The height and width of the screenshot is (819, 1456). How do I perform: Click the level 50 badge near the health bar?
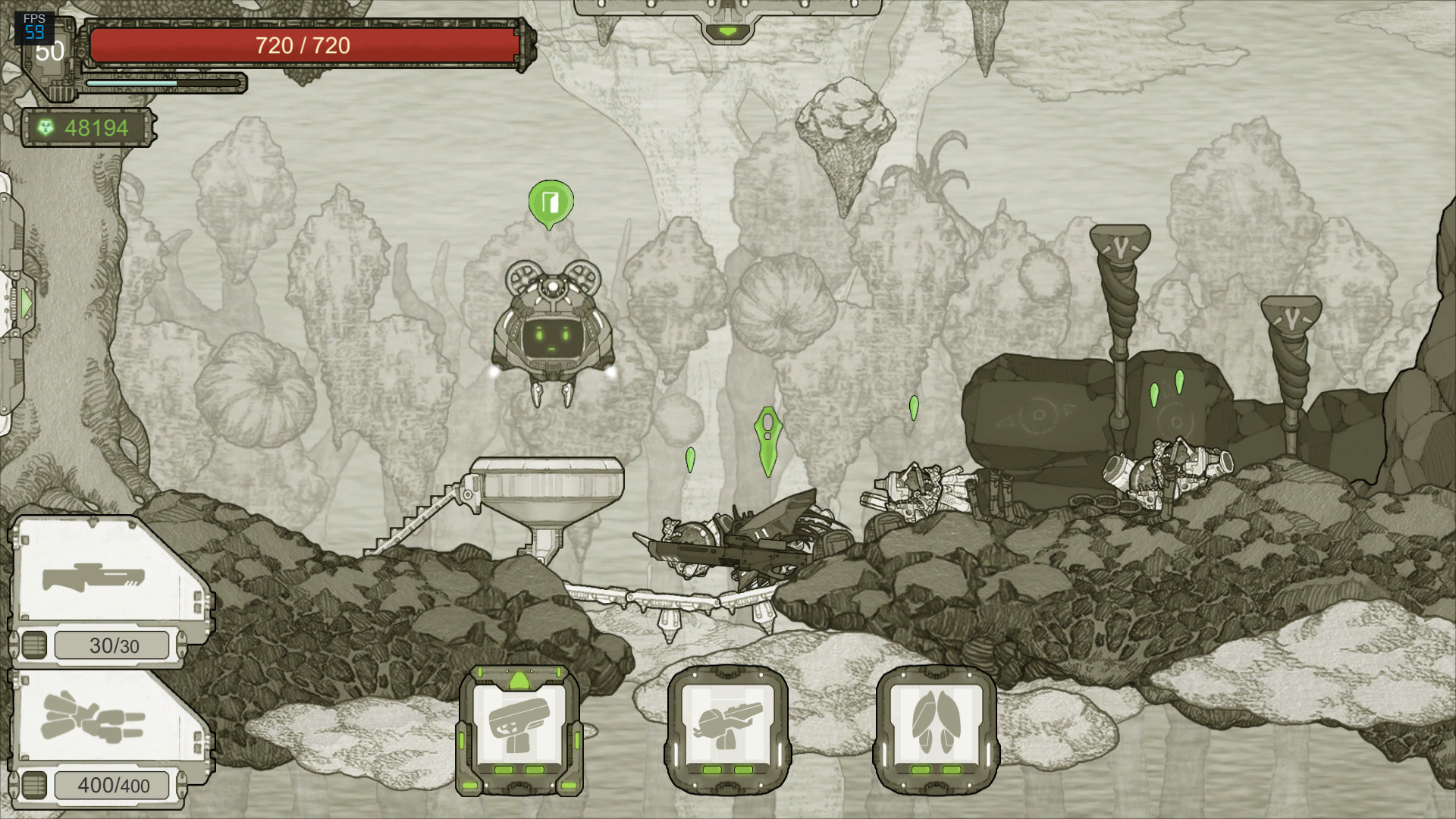click(x=49, y=53)
